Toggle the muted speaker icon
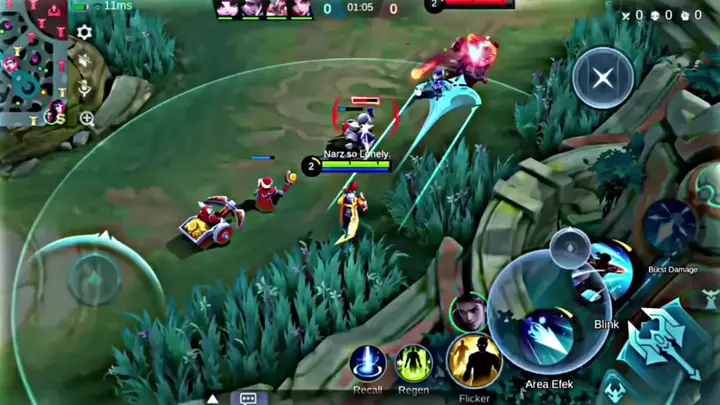The width and height of the screenshot is (720, 405). pyautogui.click(x=86, y=61)
